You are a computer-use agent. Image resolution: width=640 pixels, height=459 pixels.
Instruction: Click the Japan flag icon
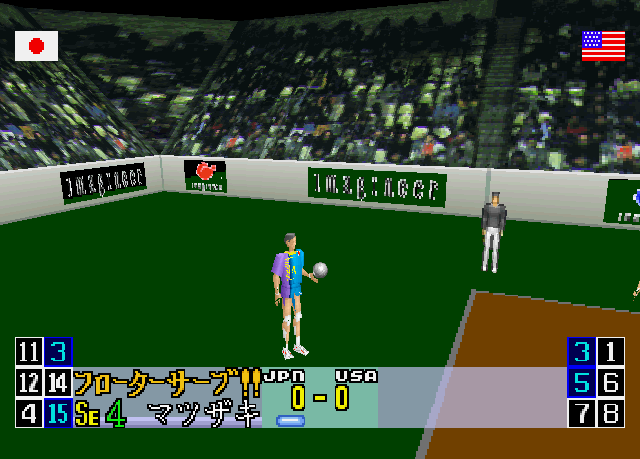(37, 45)
